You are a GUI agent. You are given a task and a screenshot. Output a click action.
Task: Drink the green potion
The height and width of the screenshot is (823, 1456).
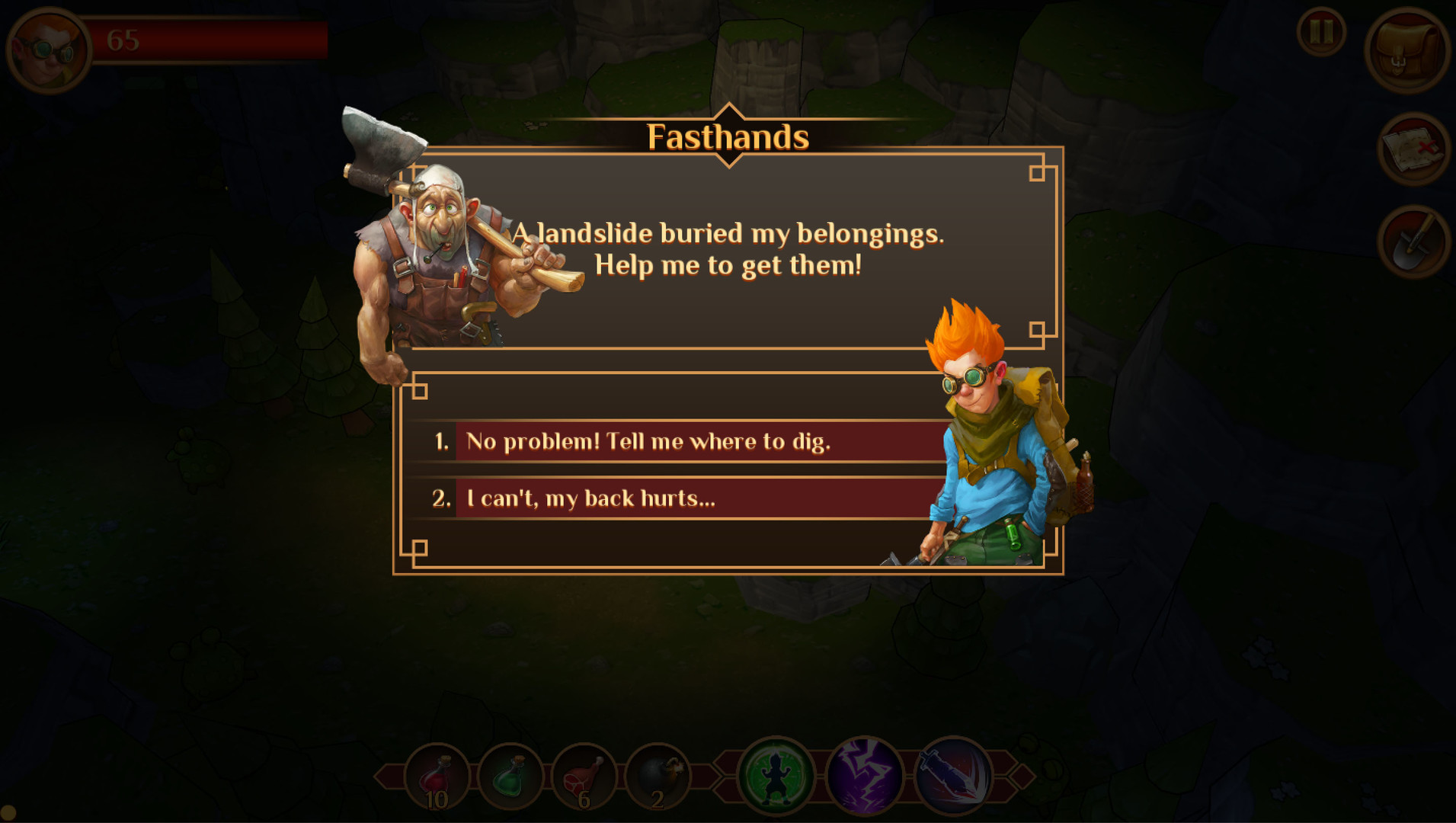pyautogui.click(x=510, y=775)
